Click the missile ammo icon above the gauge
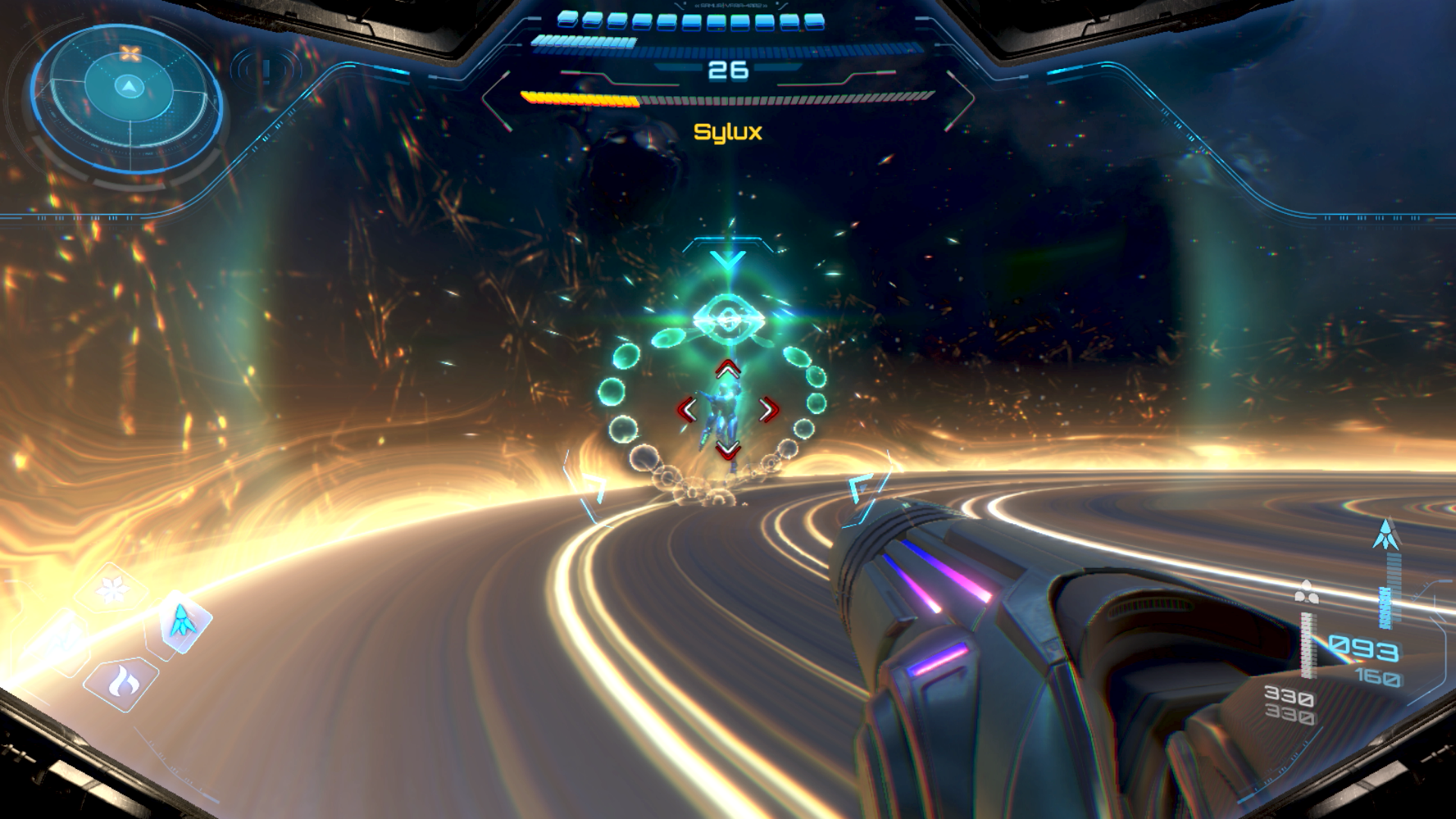Image resolution: width=1456 pixels, height=819 pixels. coord(1386,535)
